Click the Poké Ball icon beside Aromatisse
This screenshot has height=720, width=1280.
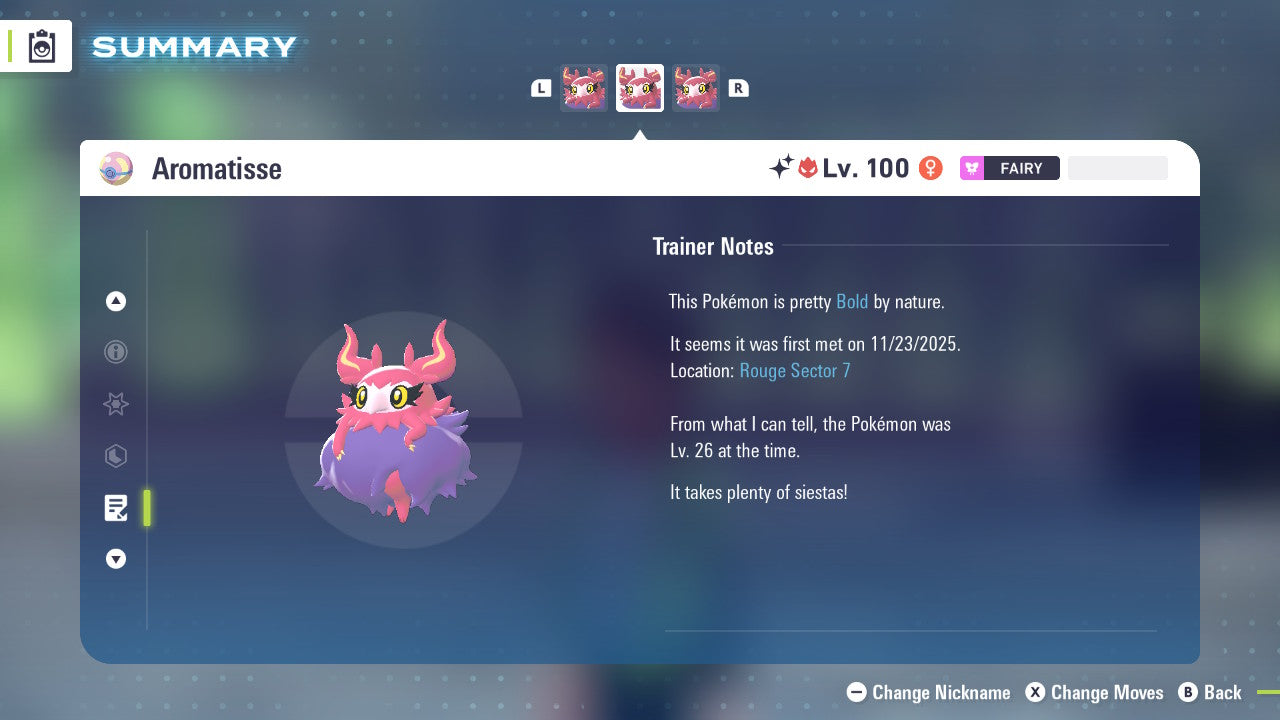[115, 168]
